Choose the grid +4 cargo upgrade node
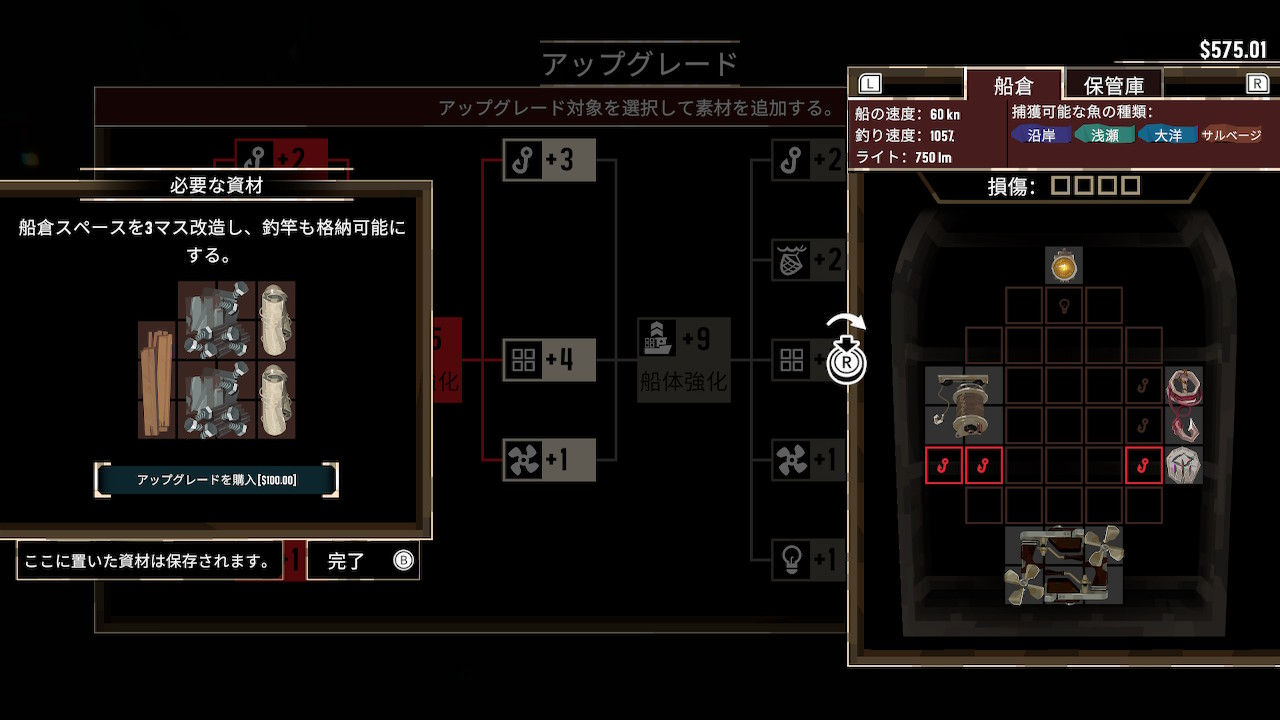The image size is (1280, 720). point(549,360)
